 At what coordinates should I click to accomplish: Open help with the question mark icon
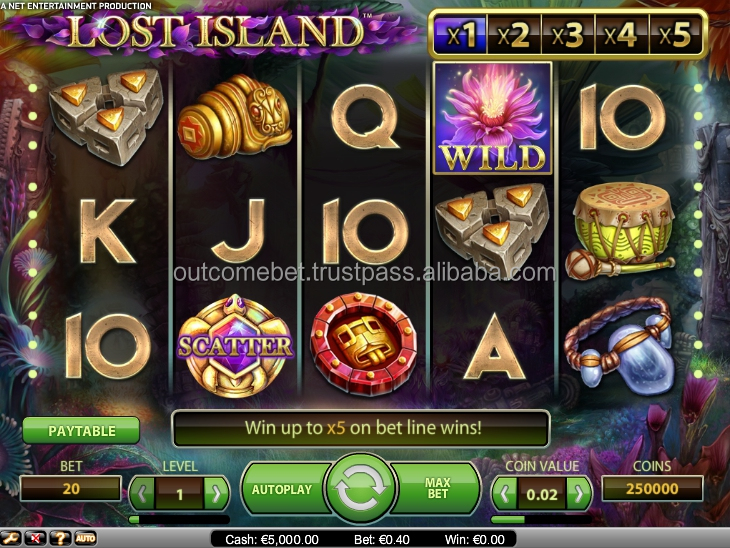[x=61, y=539]
